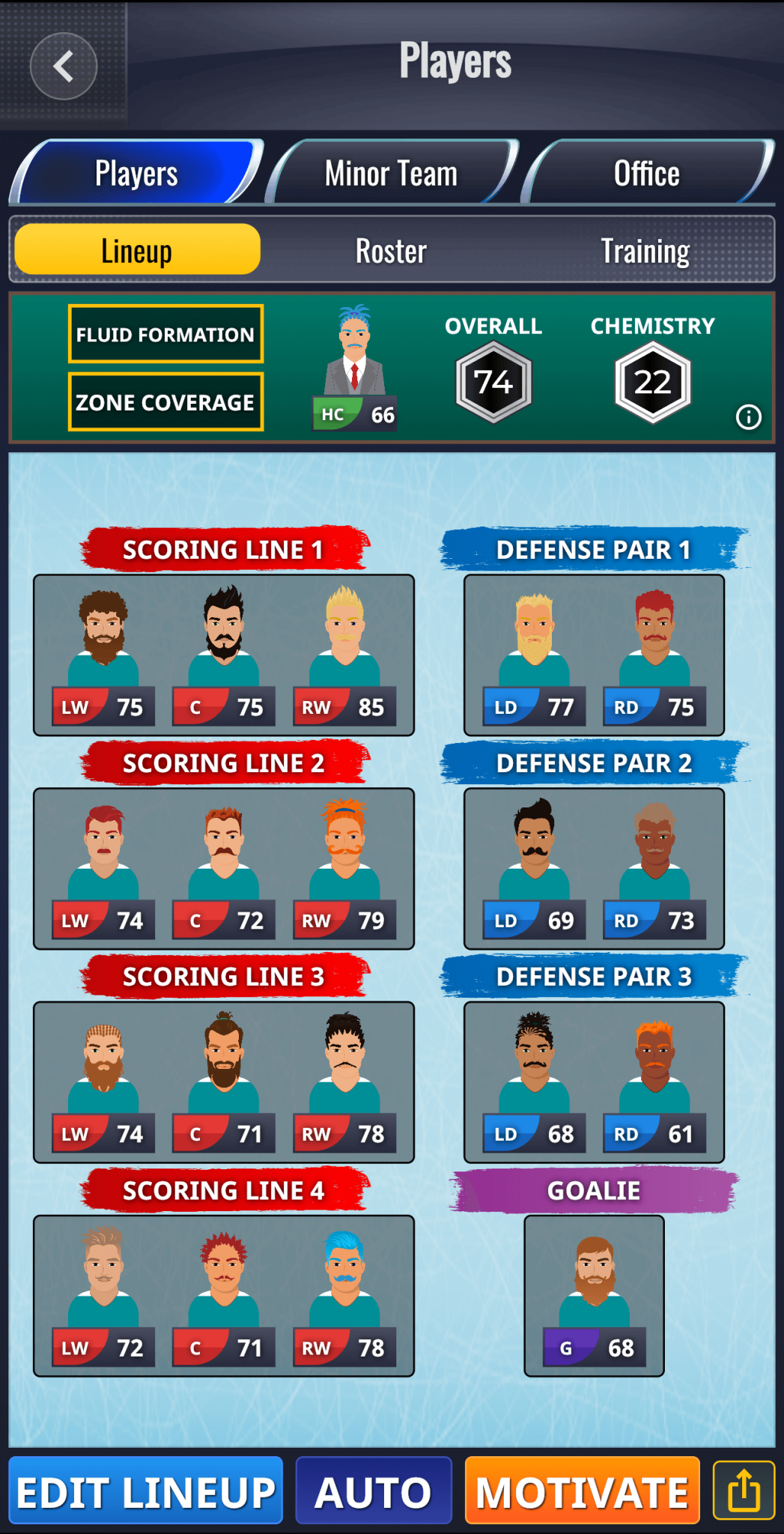Tap Edit Lineup button

click(x=146, y=1492)
